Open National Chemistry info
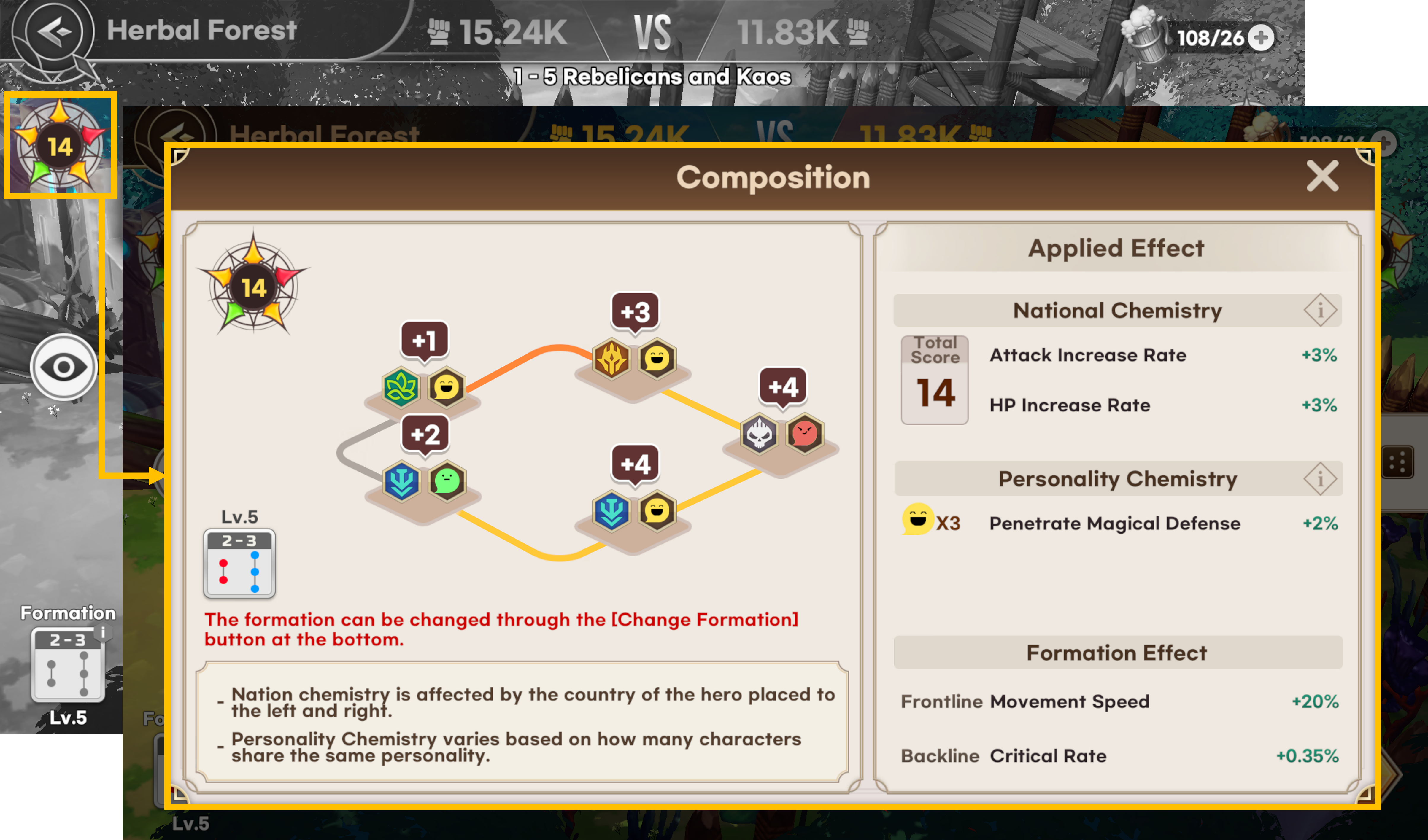The width and height of the screenshot is (1428, 840). click(1320, 310)
